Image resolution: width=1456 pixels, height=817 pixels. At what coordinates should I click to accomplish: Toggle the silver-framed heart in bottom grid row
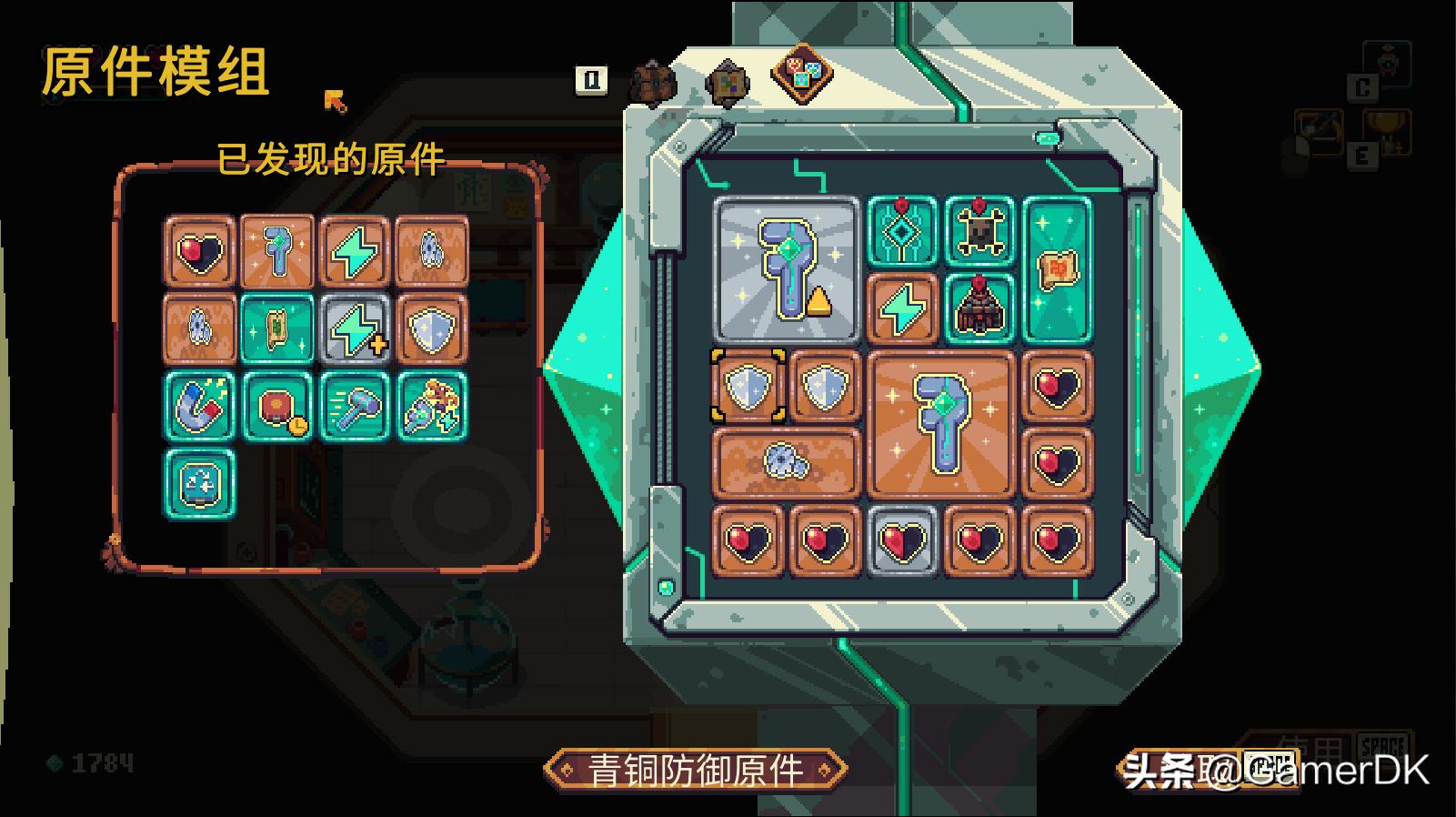pyautogui.click(x=903, y=540)
